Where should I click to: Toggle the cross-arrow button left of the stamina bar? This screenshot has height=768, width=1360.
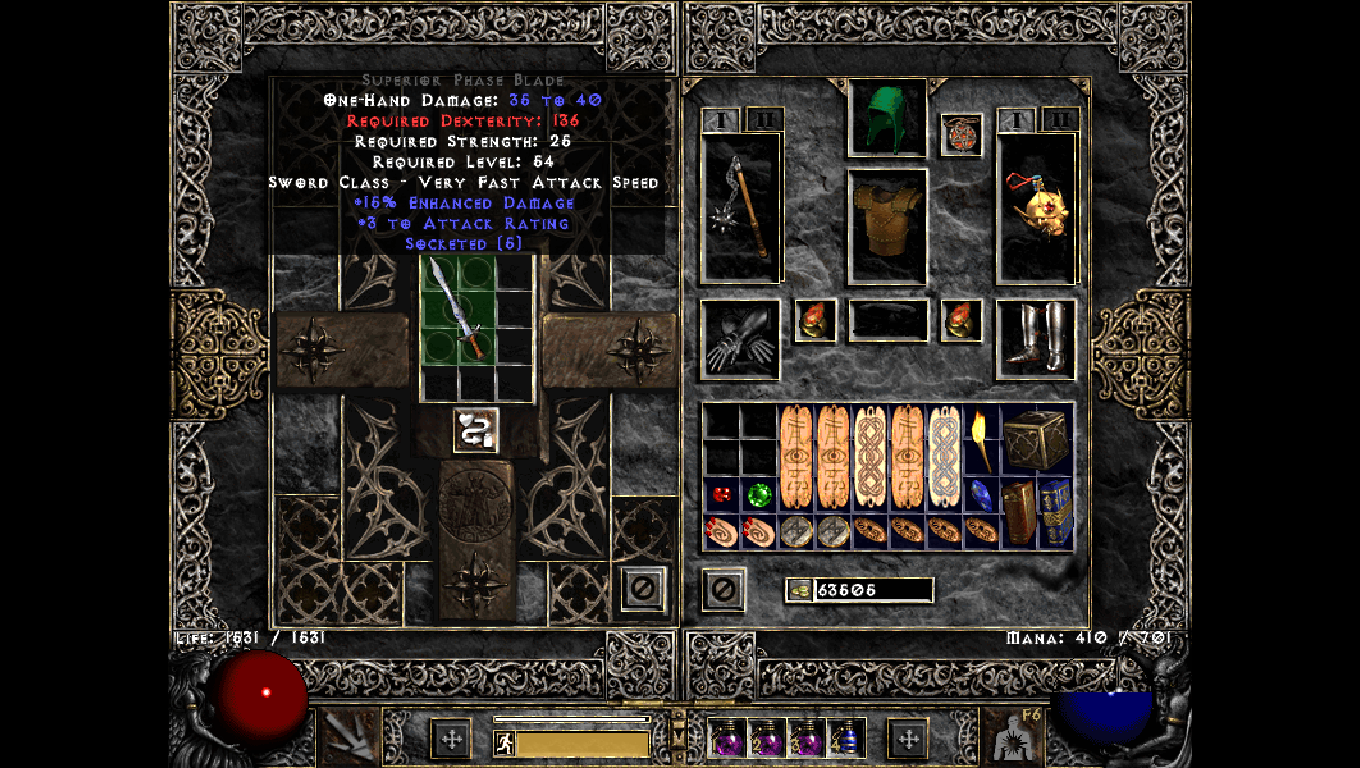point(451,737)
